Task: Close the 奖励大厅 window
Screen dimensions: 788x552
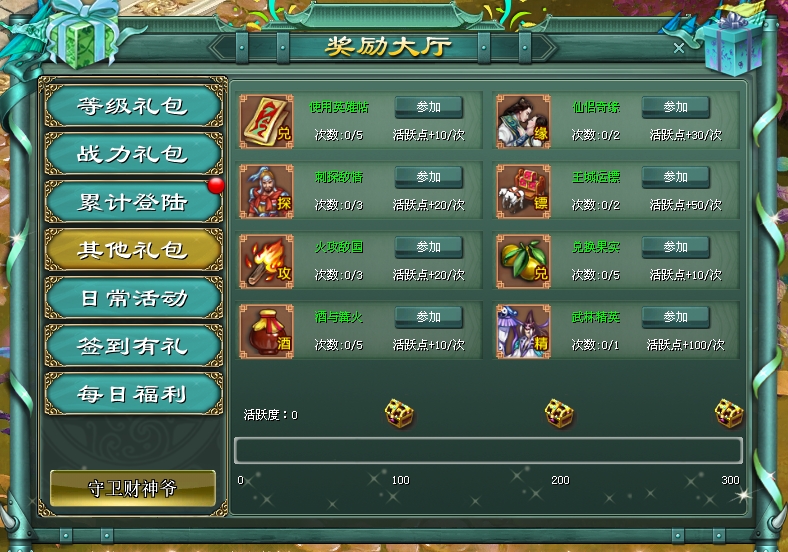Action: [679, 47]
